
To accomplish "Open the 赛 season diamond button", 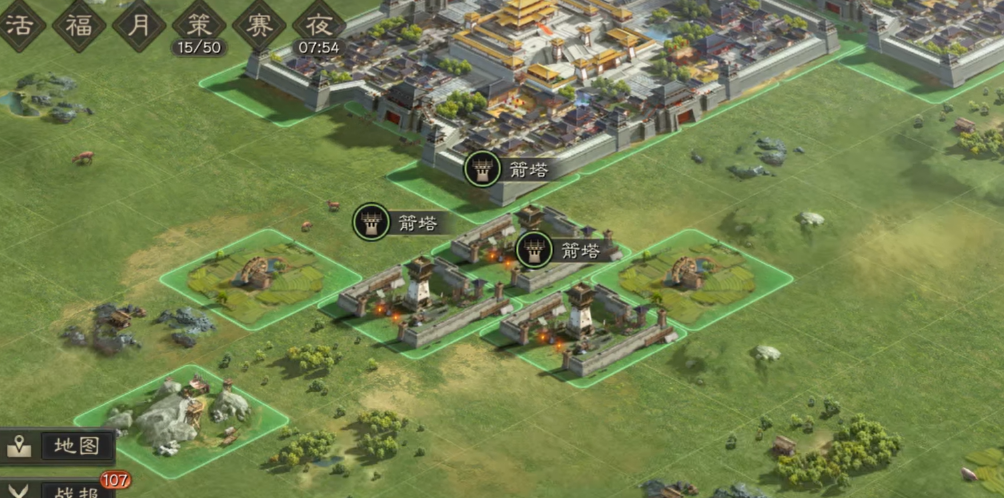I will (x=259, y=23).
